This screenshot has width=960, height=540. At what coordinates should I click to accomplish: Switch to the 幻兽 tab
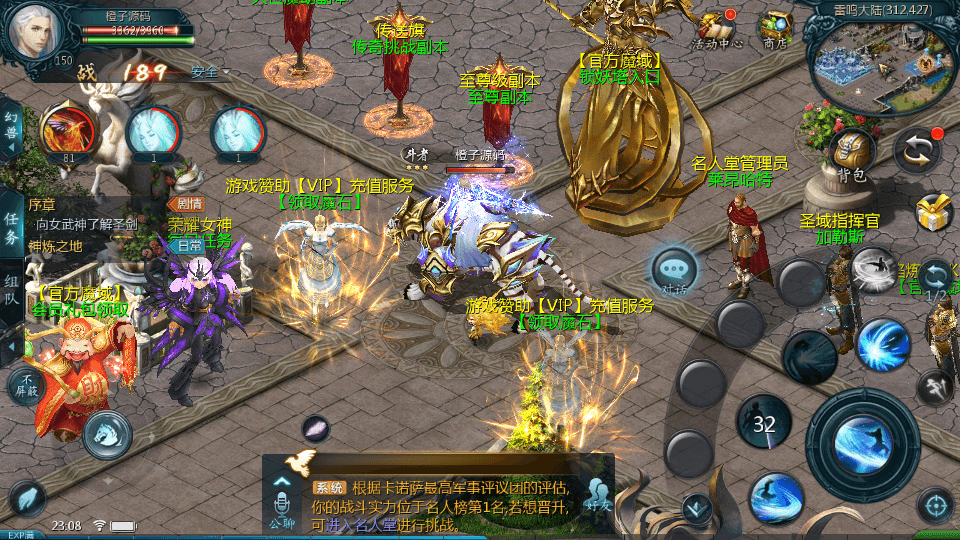tap(12, 128)
